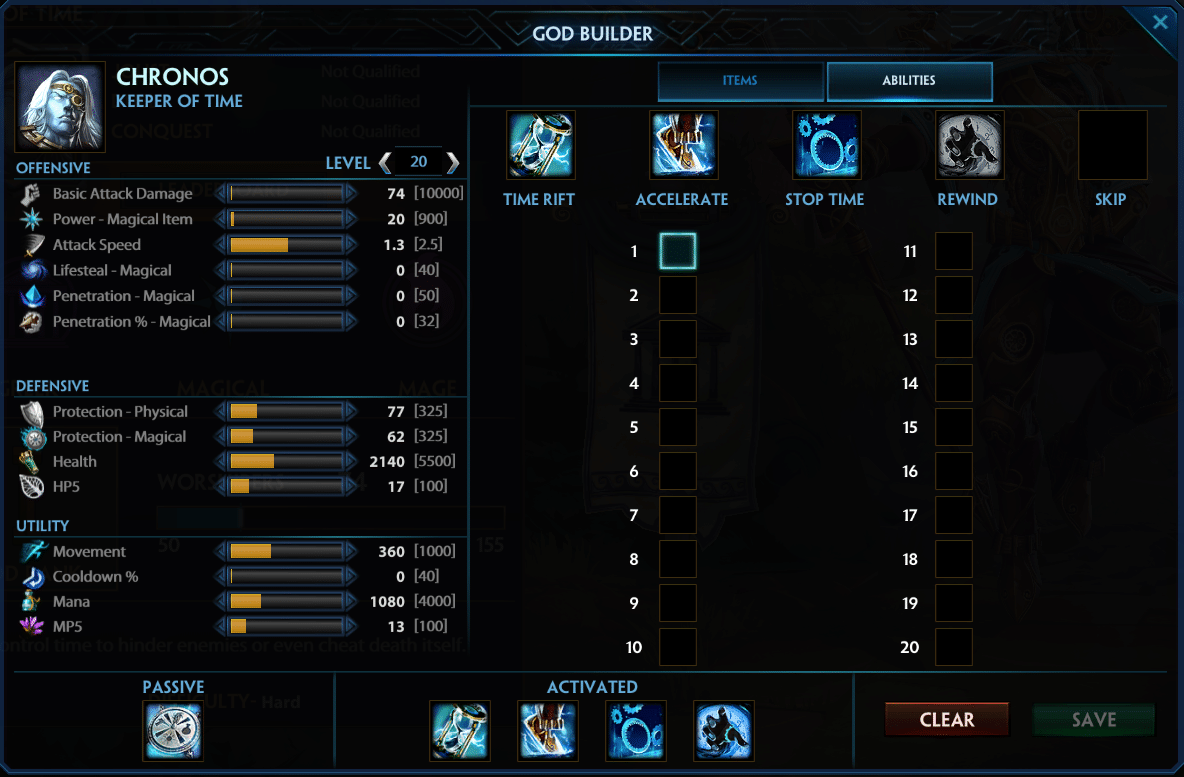
Task: Choose the Accelerate ability icon at top
Action: [683, 145]
